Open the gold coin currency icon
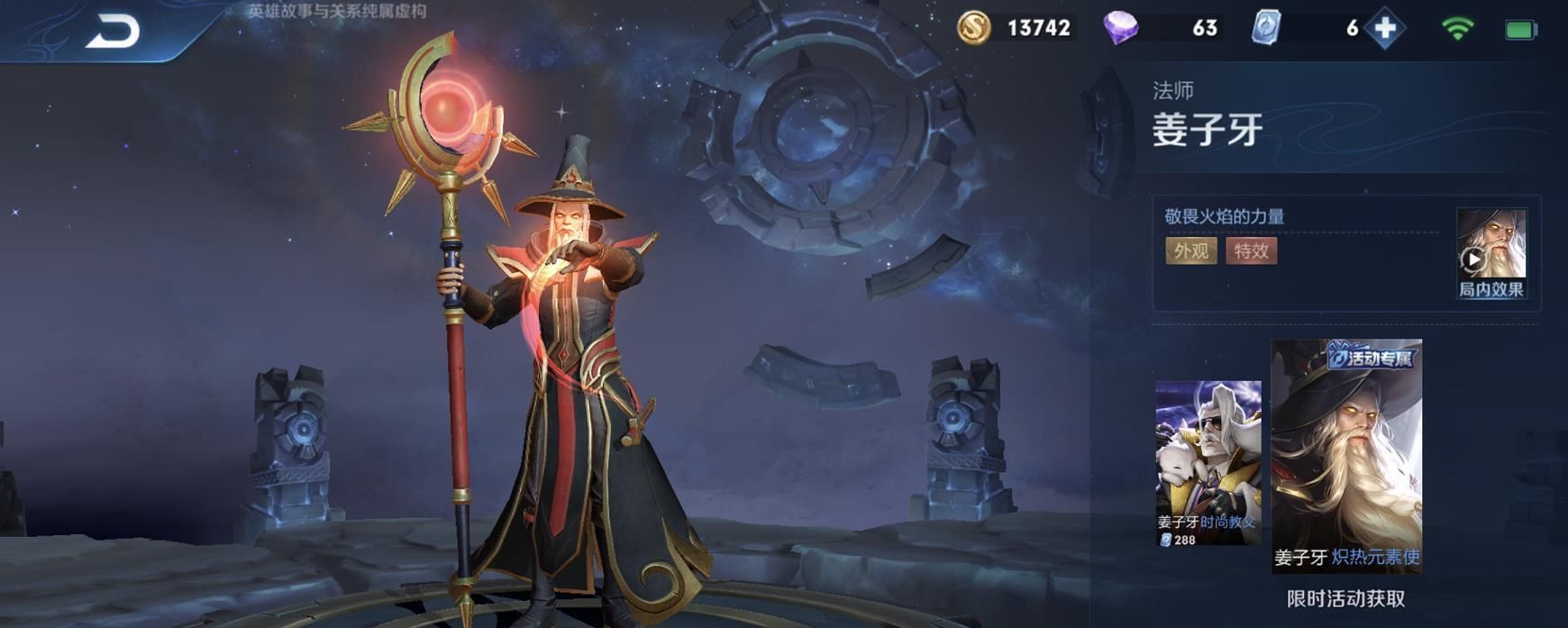This screenshot has height=628, width=1568. 974,28
